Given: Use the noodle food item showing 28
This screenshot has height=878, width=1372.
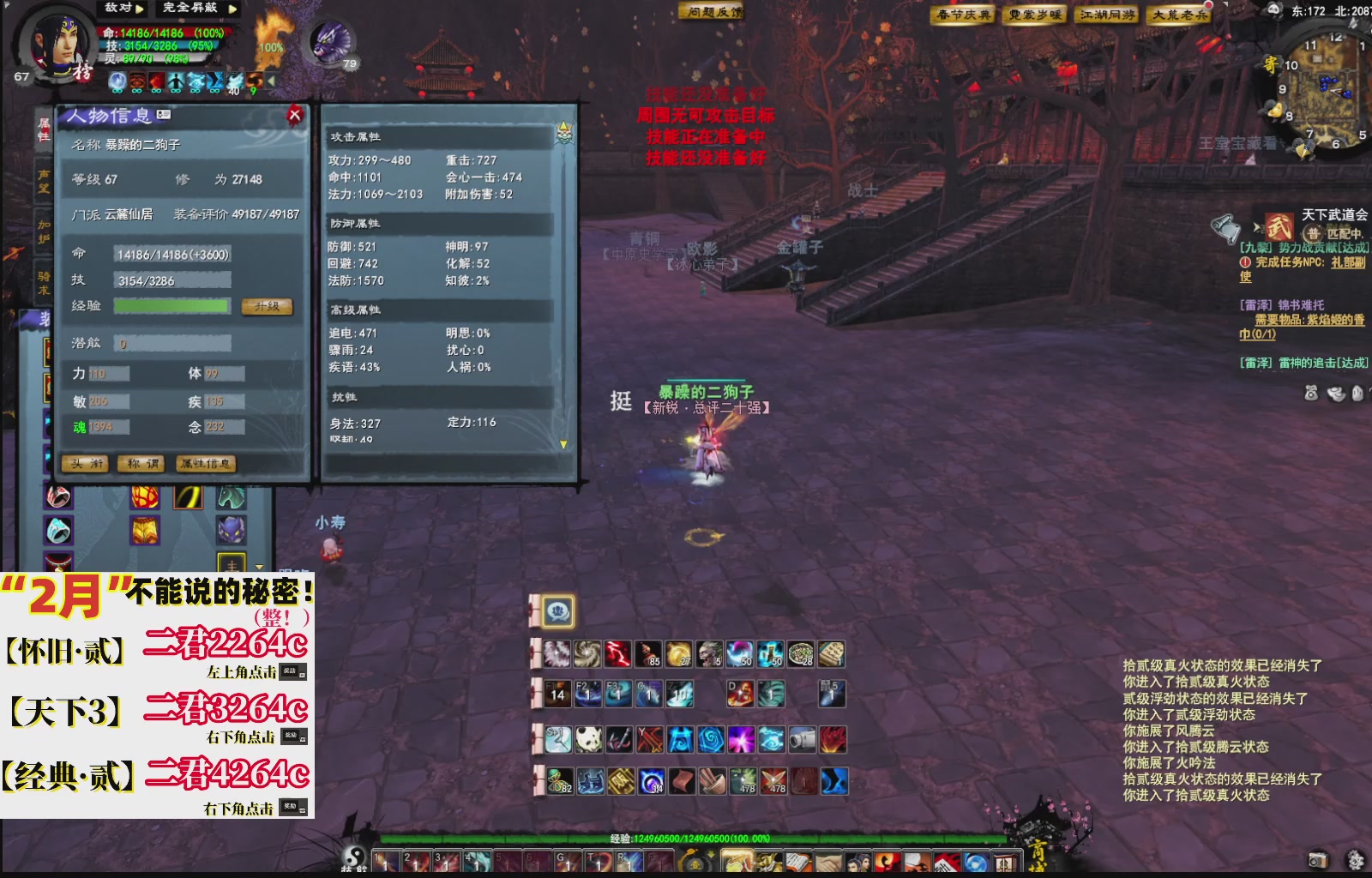Looking at the screenshot, I should (x=801, y=653).
